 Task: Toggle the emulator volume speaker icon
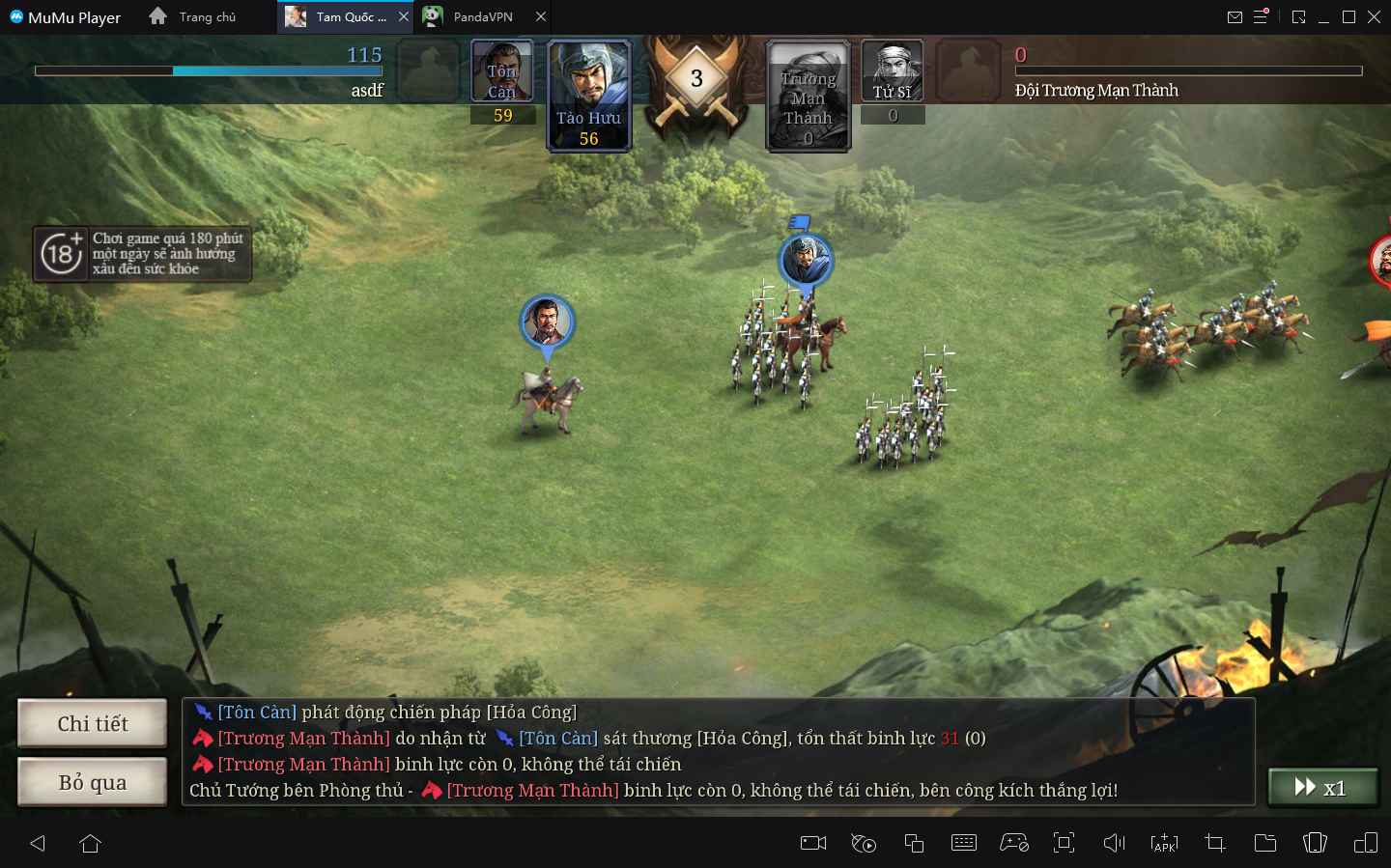[1115, 843]
